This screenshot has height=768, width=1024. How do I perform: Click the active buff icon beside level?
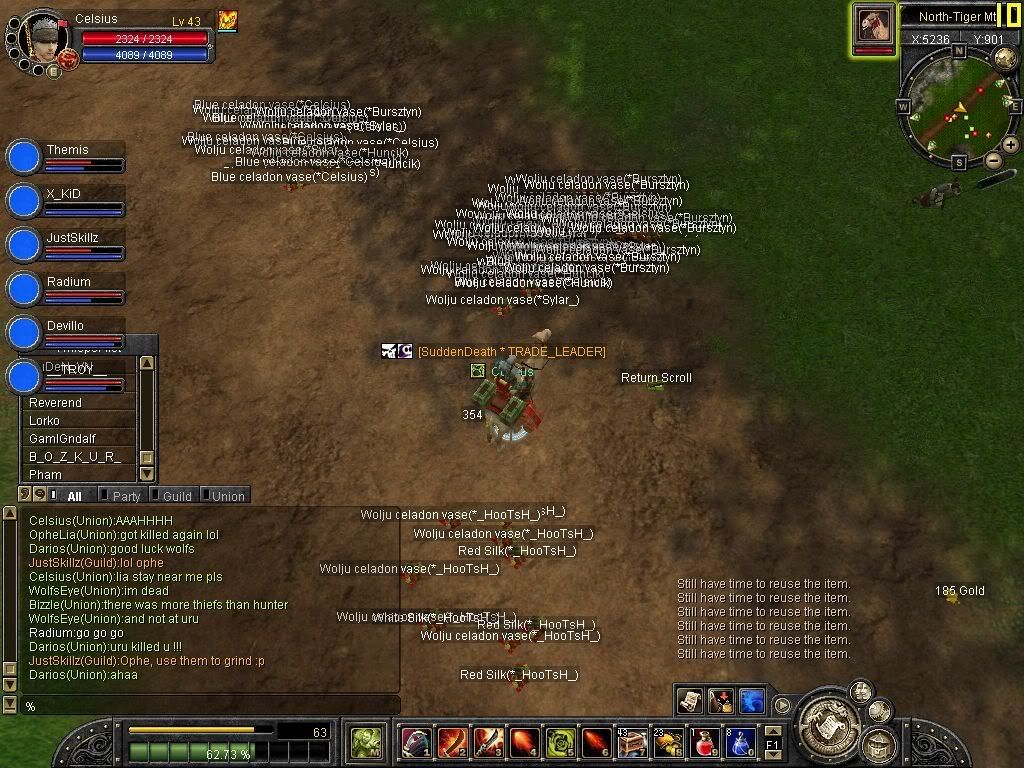(x=227, y=20)
